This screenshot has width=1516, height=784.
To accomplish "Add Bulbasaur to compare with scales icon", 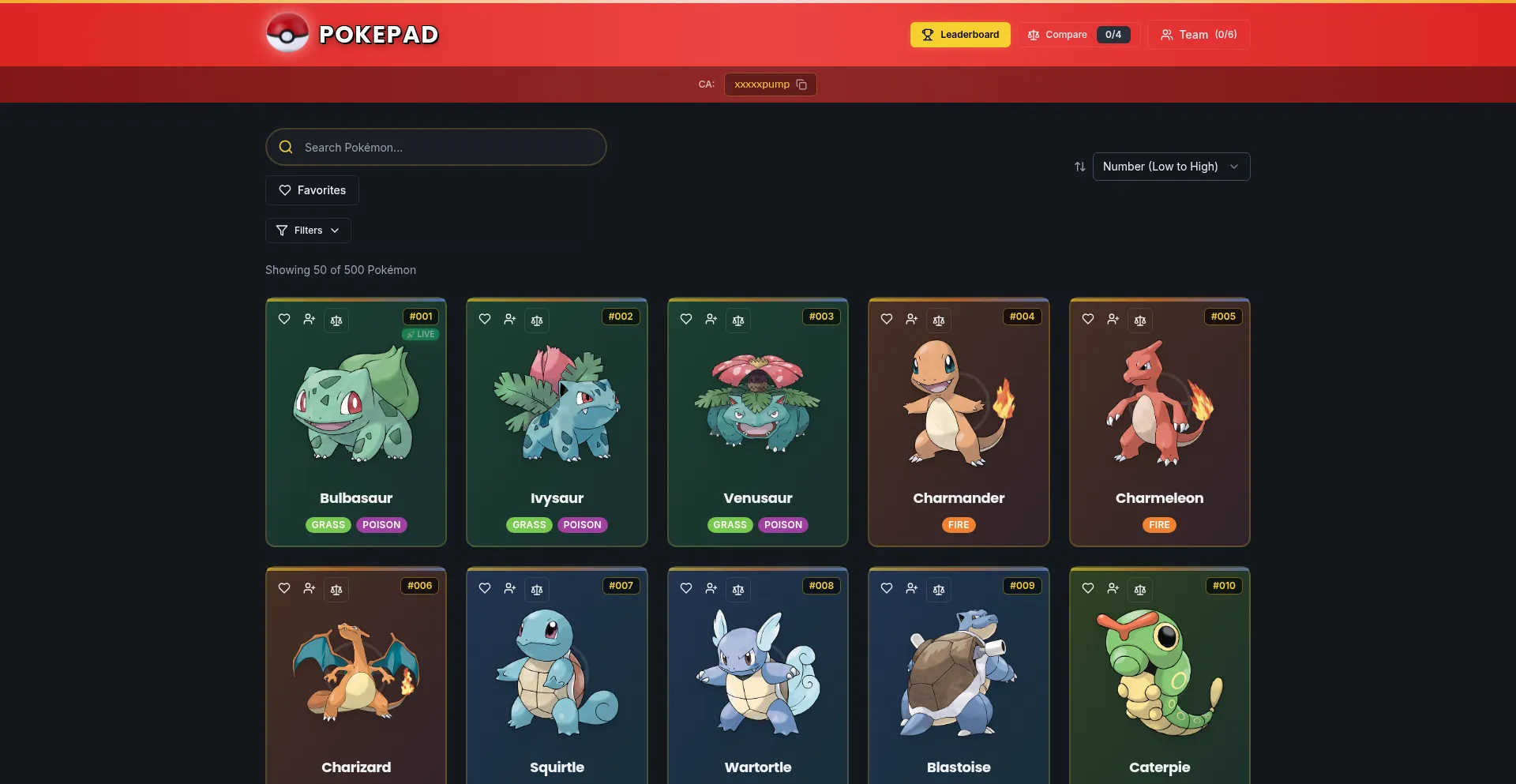I will [x=336, y=321].
